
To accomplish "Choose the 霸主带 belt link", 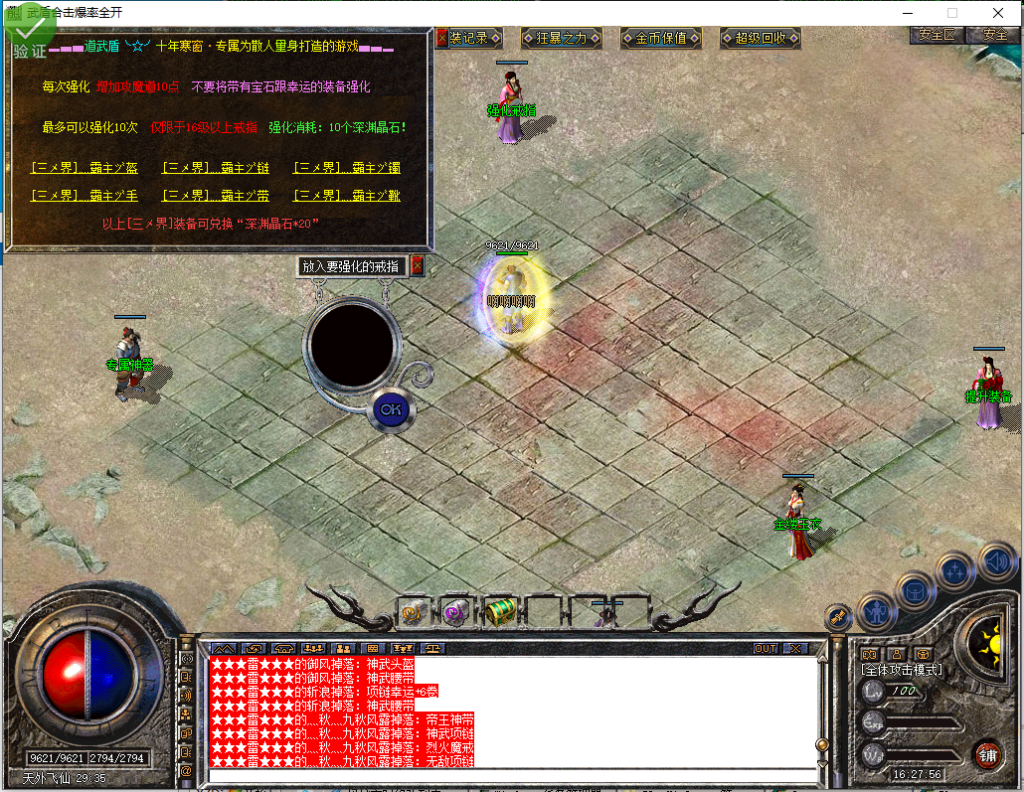I will 215,195.
